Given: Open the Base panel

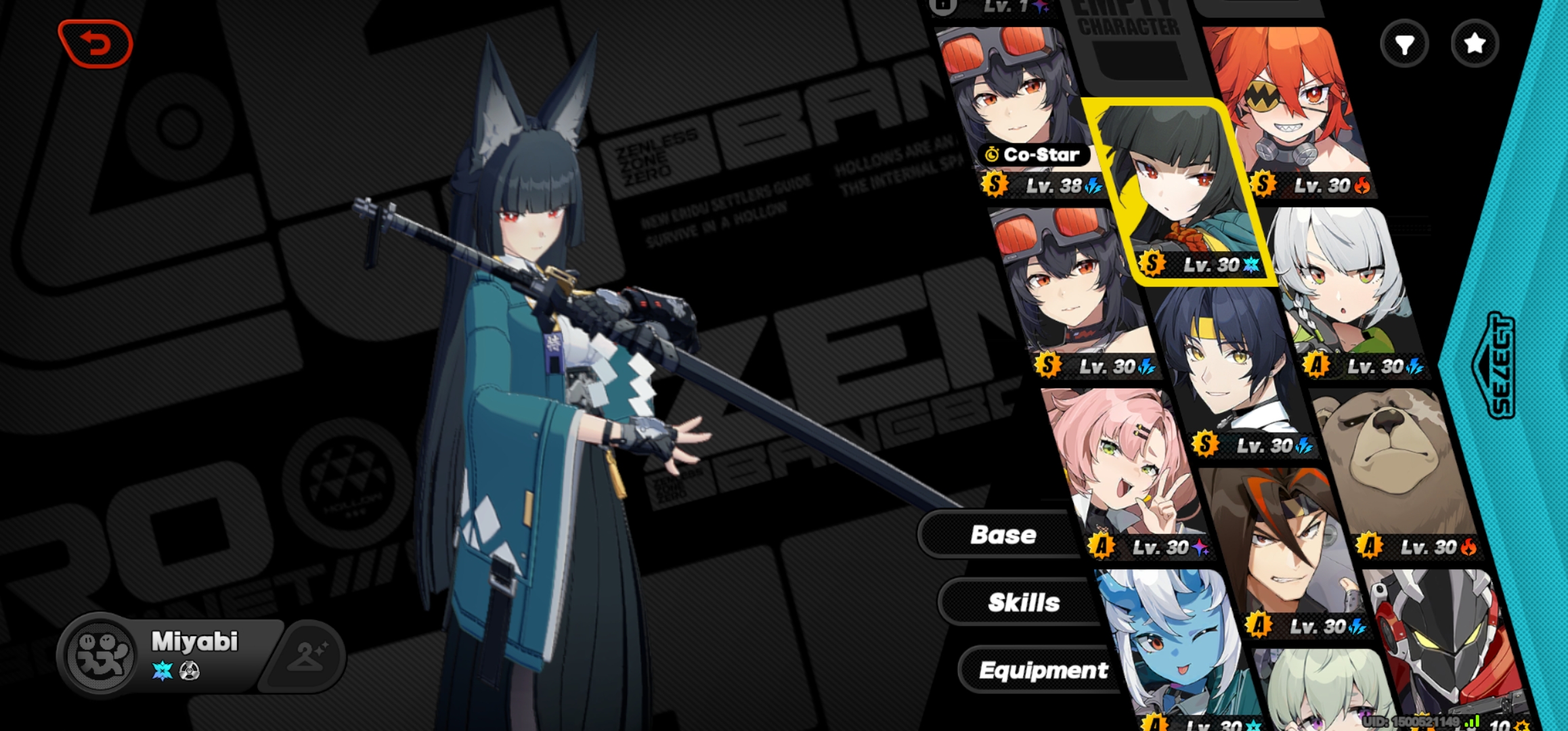Looking at the screenshot, I should tap(1003, 535).
